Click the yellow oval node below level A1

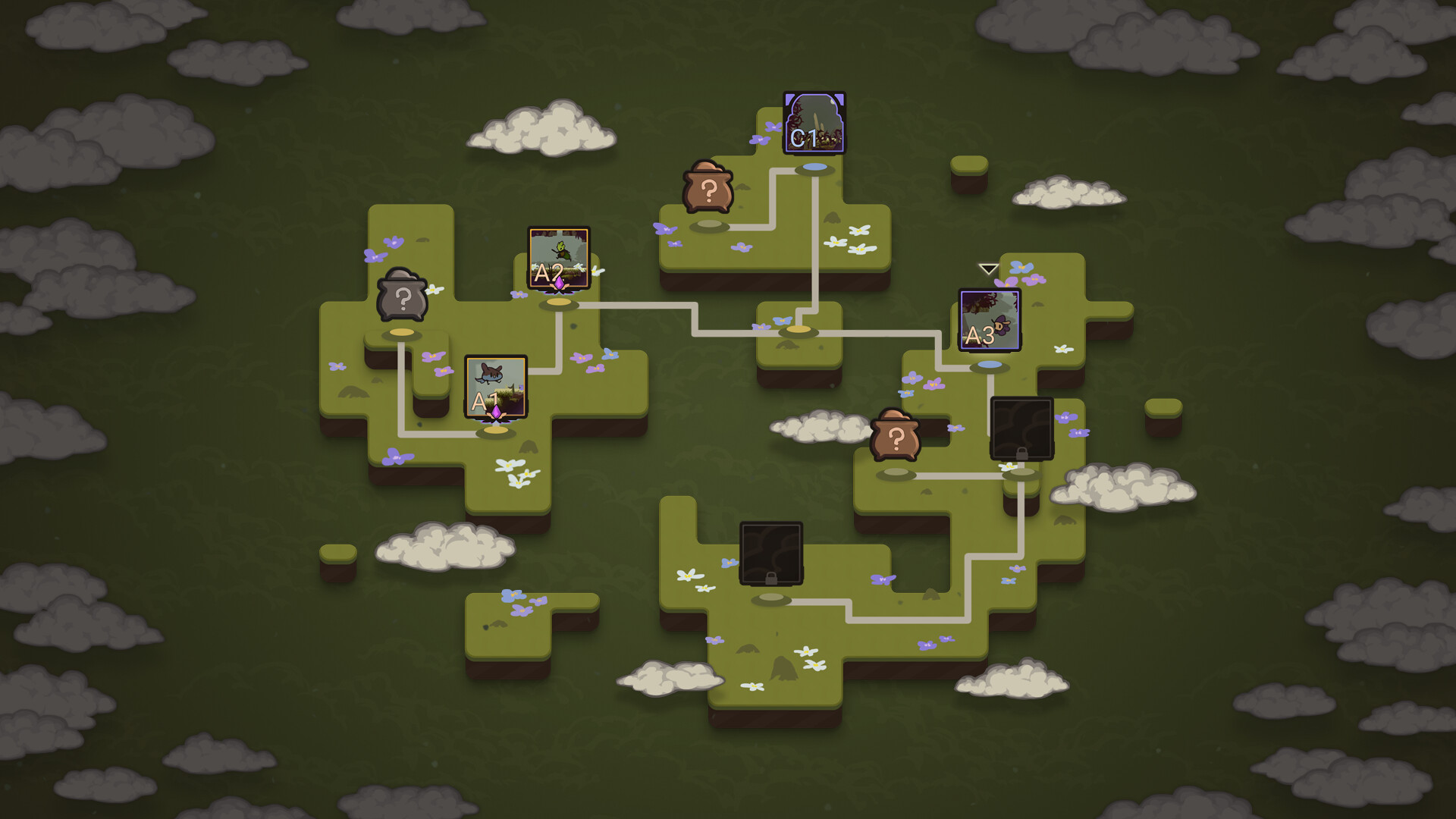pos(497,429)
